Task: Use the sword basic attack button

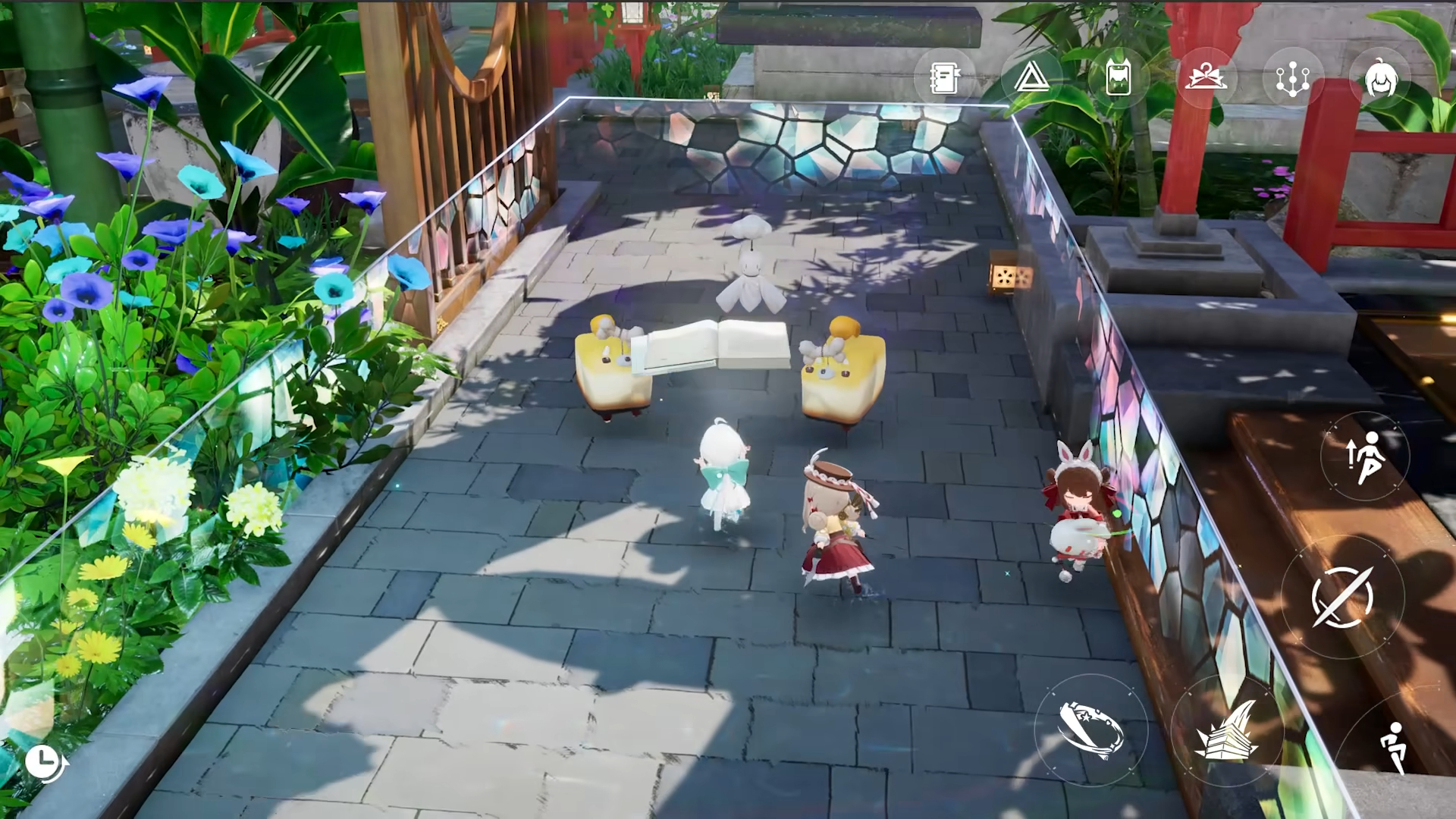Action: (x=1342, y=596)
